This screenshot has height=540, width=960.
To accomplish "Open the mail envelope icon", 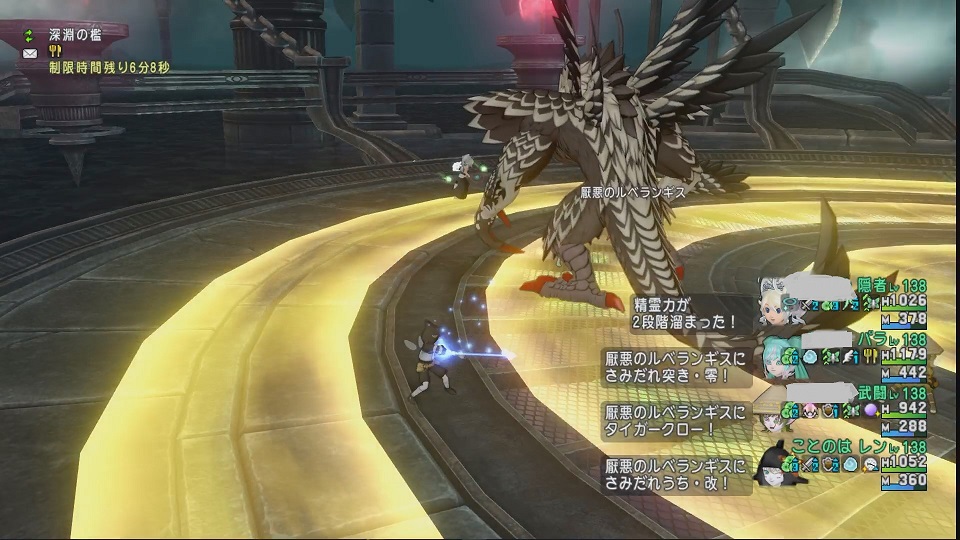I will (x=28, y=52).
